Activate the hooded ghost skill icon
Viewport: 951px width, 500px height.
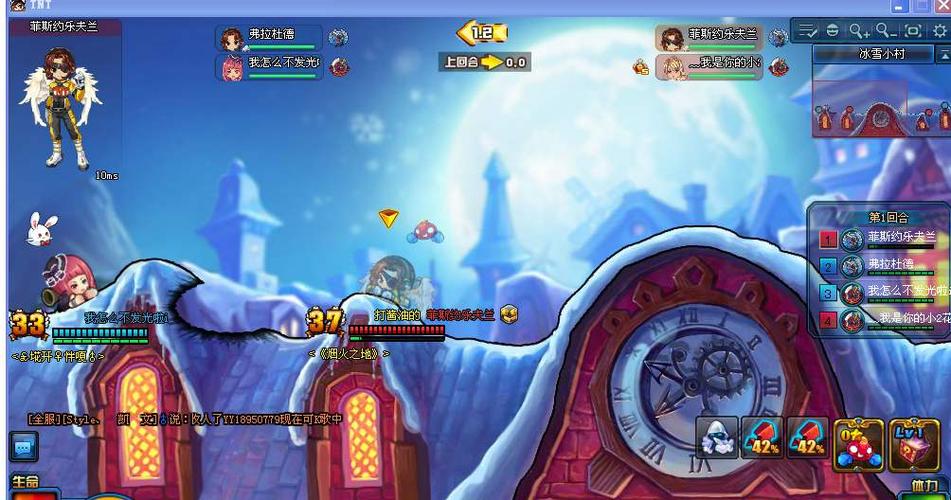tap(716, 438)
